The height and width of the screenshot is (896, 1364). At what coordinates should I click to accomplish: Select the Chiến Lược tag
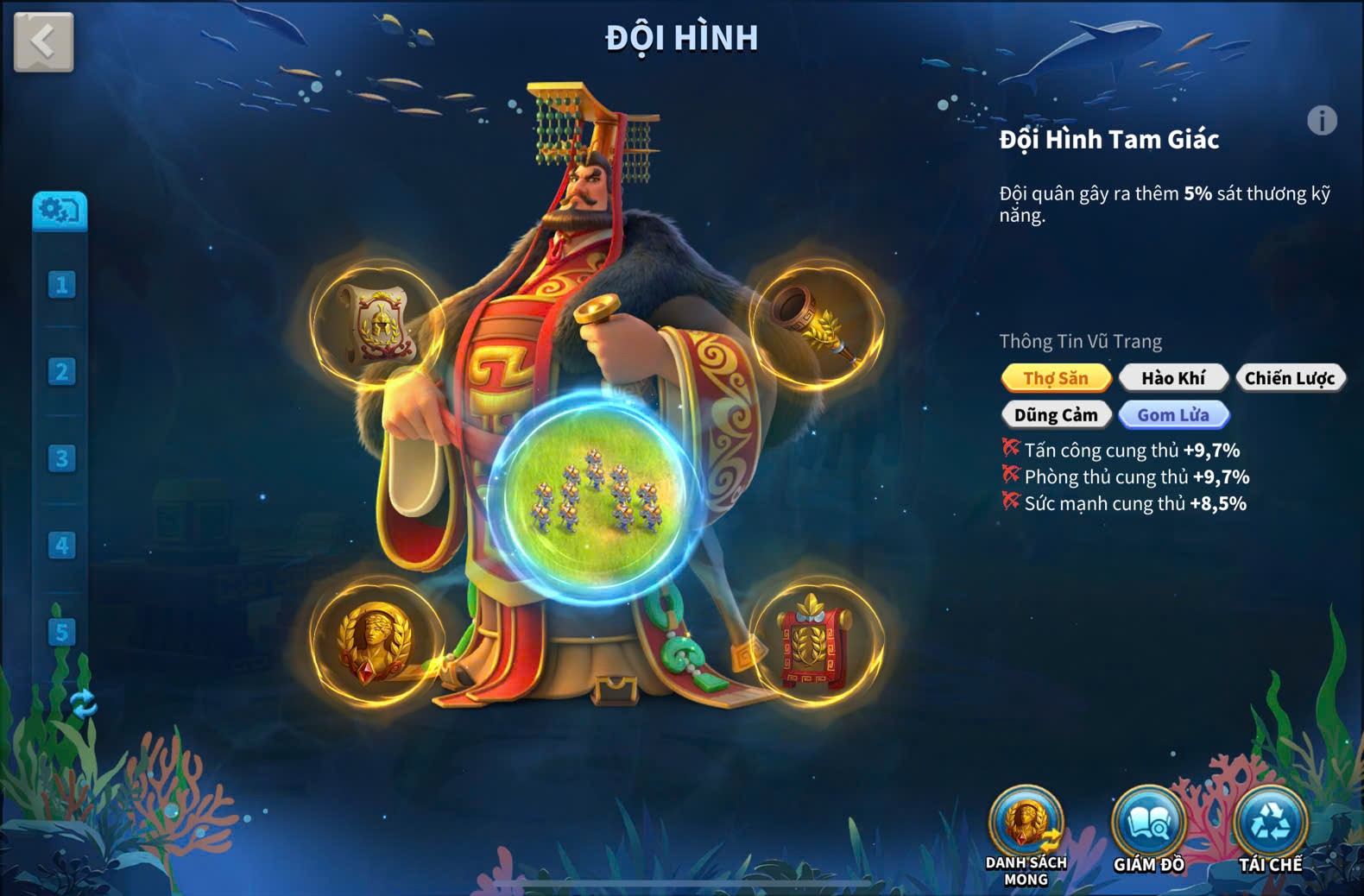(1290, 378)
